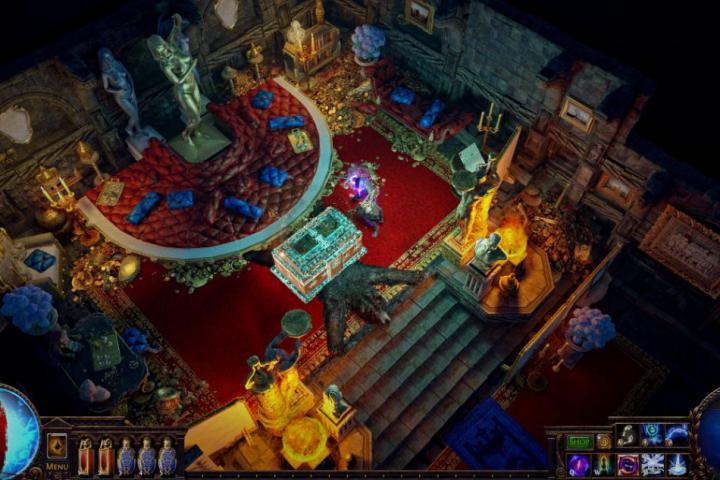This screenshot has width=720, height=480.
Task: Activate the blue light beam skill
Action: [677, 464]
